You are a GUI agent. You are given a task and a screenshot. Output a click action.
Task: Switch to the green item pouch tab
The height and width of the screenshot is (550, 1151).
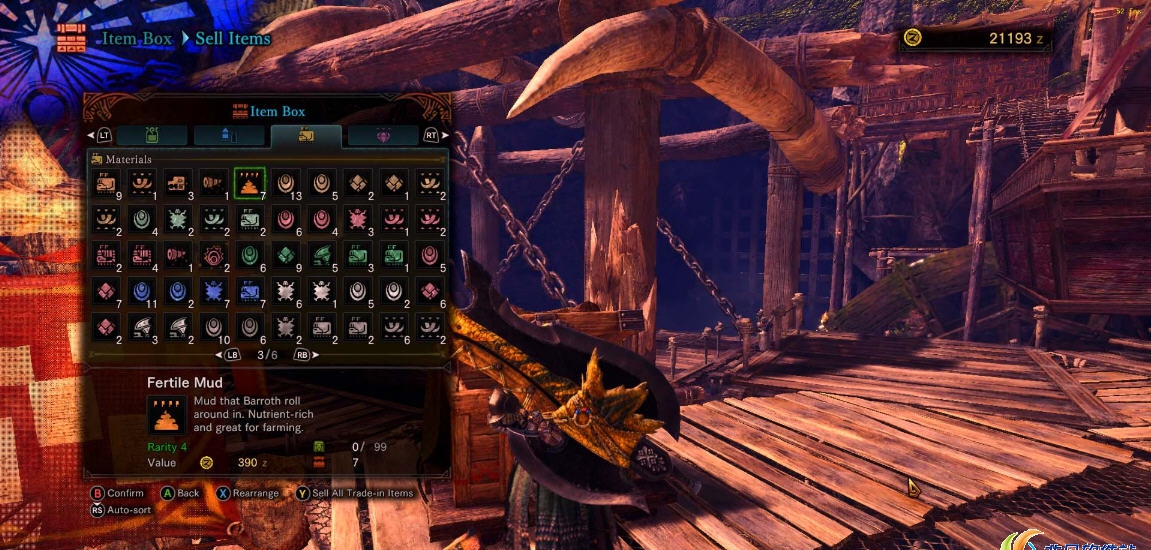pos(152,135)
